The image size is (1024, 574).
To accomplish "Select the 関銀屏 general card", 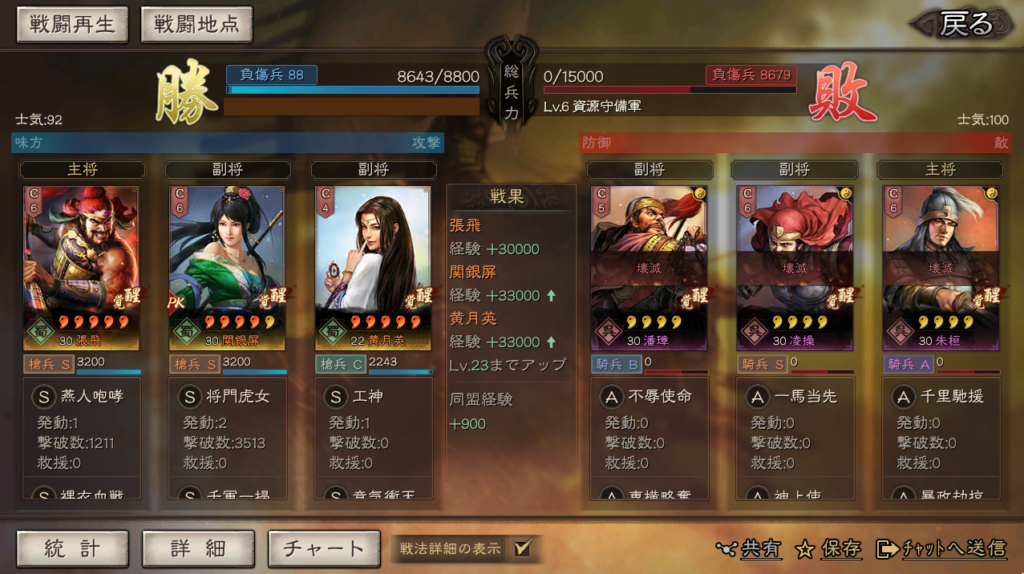I will point(227,267).
